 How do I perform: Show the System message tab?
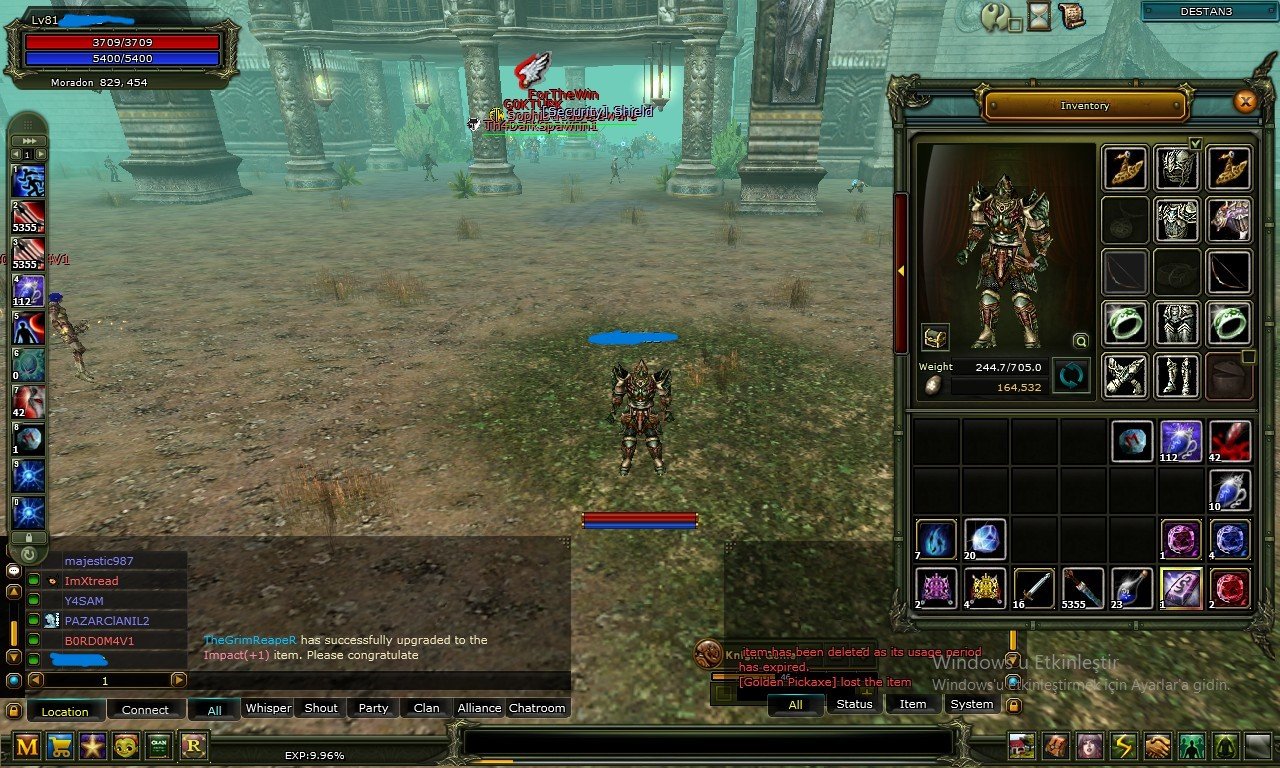(972, 704)
